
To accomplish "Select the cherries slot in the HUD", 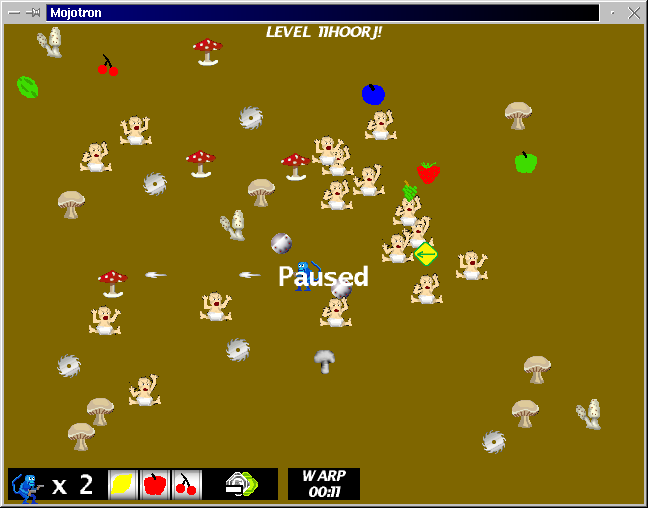I will (x=186, y=485).
